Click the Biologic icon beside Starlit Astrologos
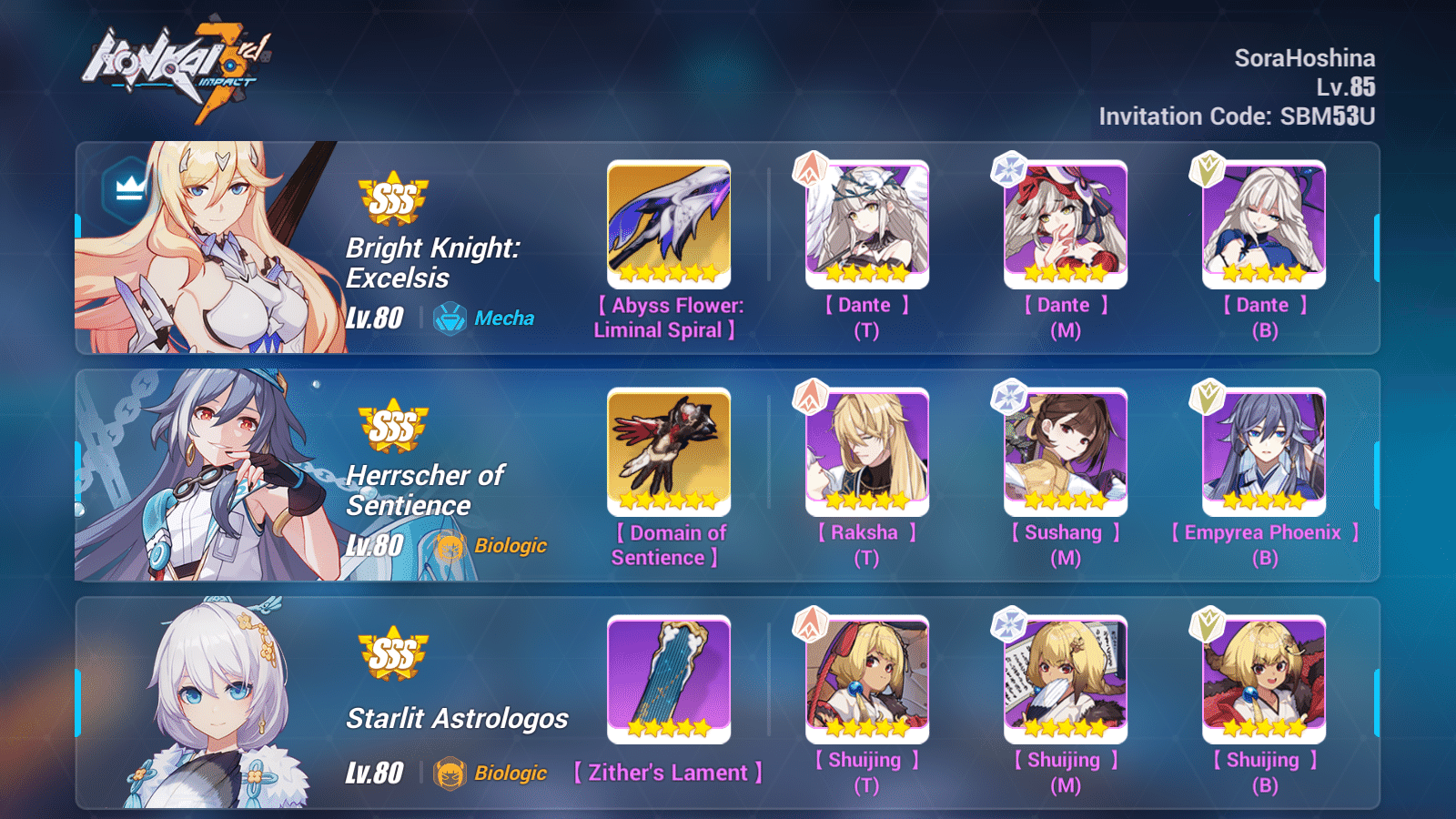1456x819 pixels. [451, 773]
